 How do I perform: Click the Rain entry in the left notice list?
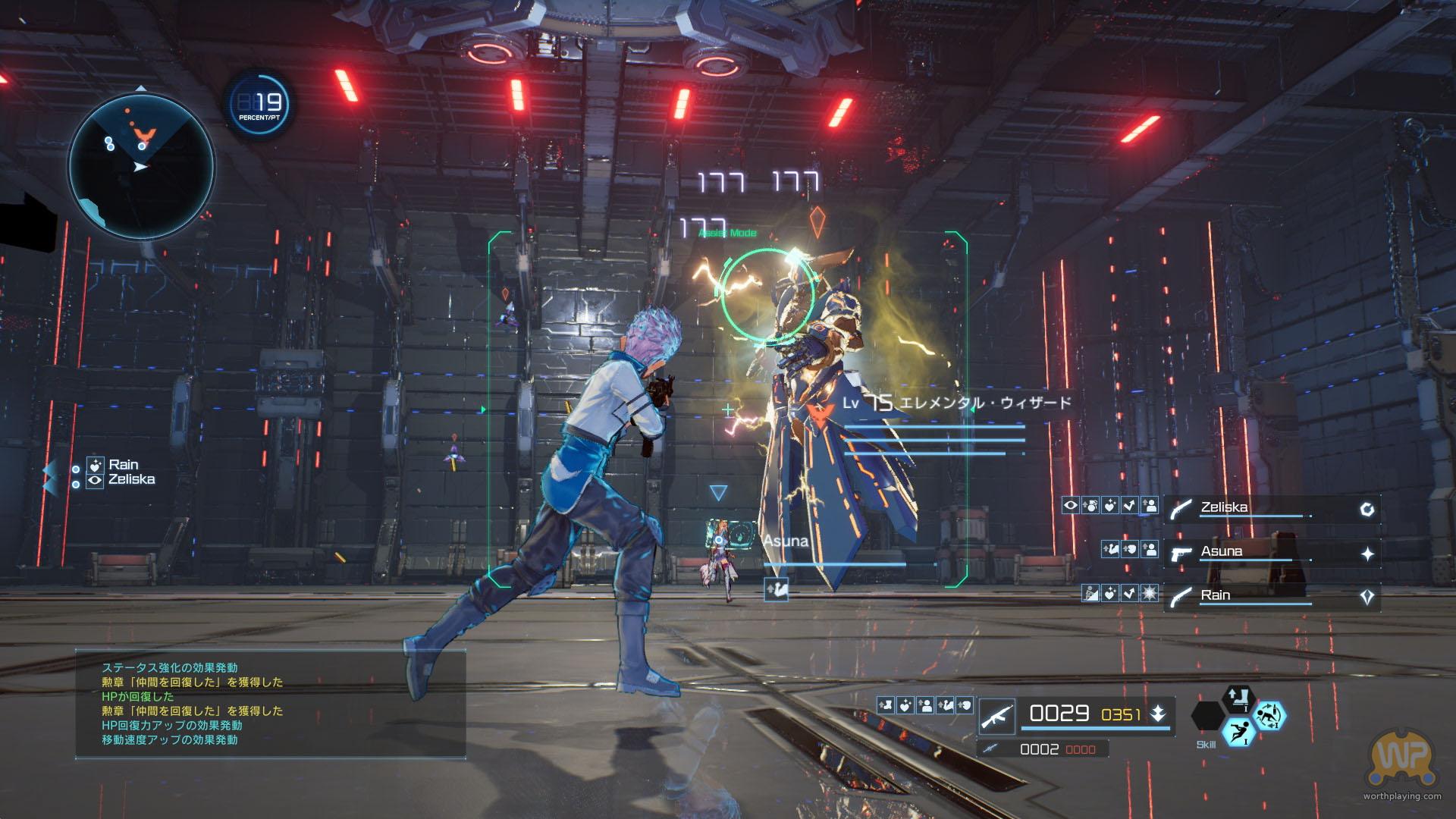coord(123,465)
